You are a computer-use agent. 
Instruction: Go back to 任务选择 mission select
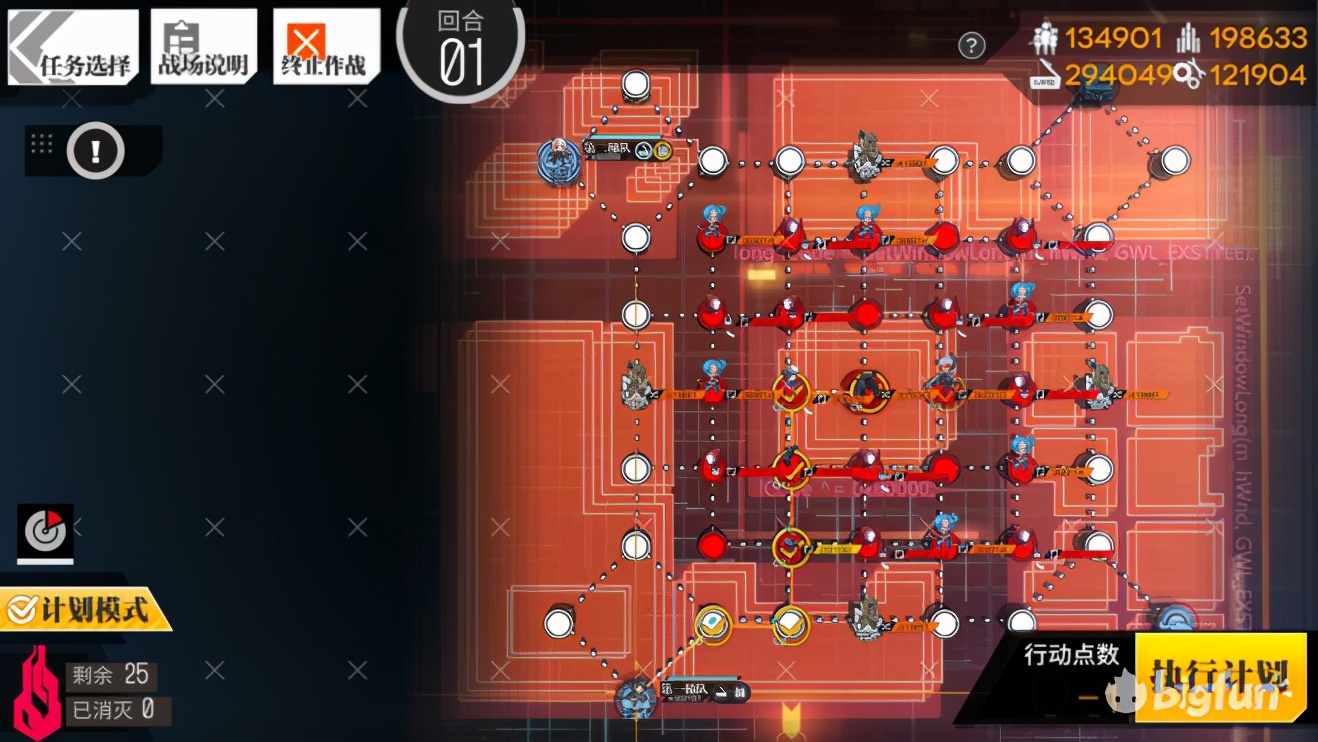pos(74,48)
